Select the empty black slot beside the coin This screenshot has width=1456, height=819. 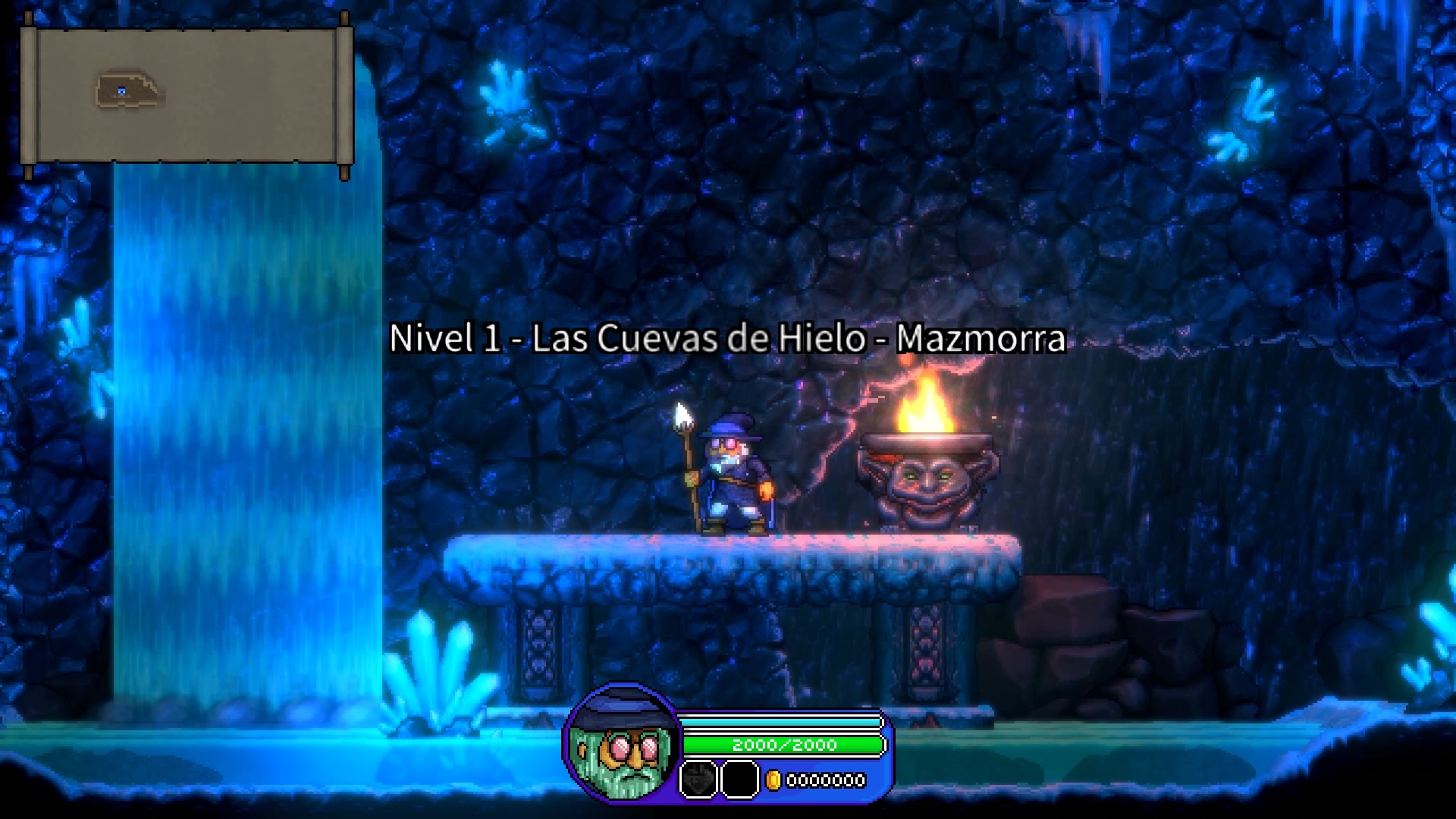739,780
